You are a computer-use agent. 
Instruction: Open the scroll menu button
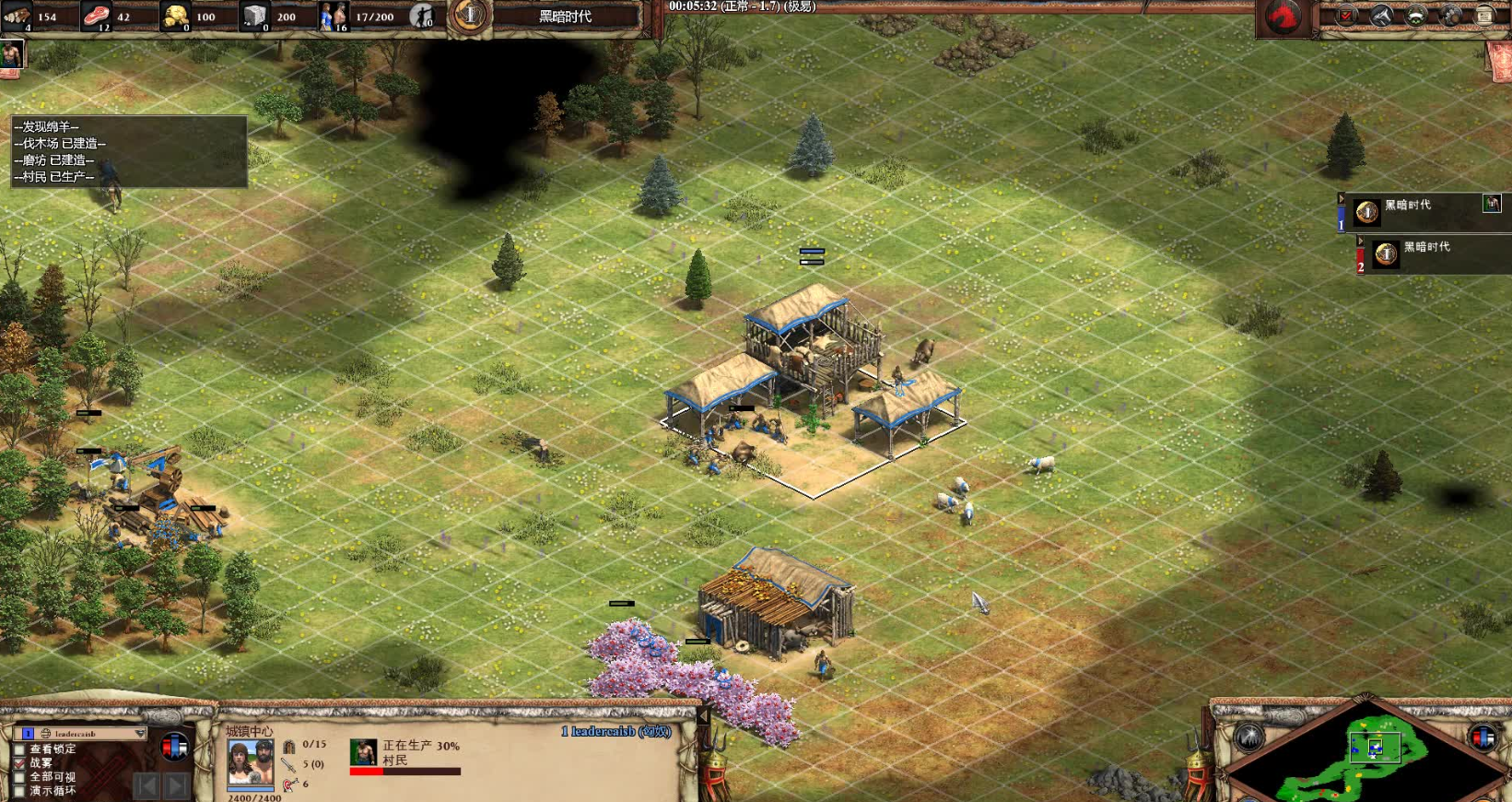[1484, 16]
